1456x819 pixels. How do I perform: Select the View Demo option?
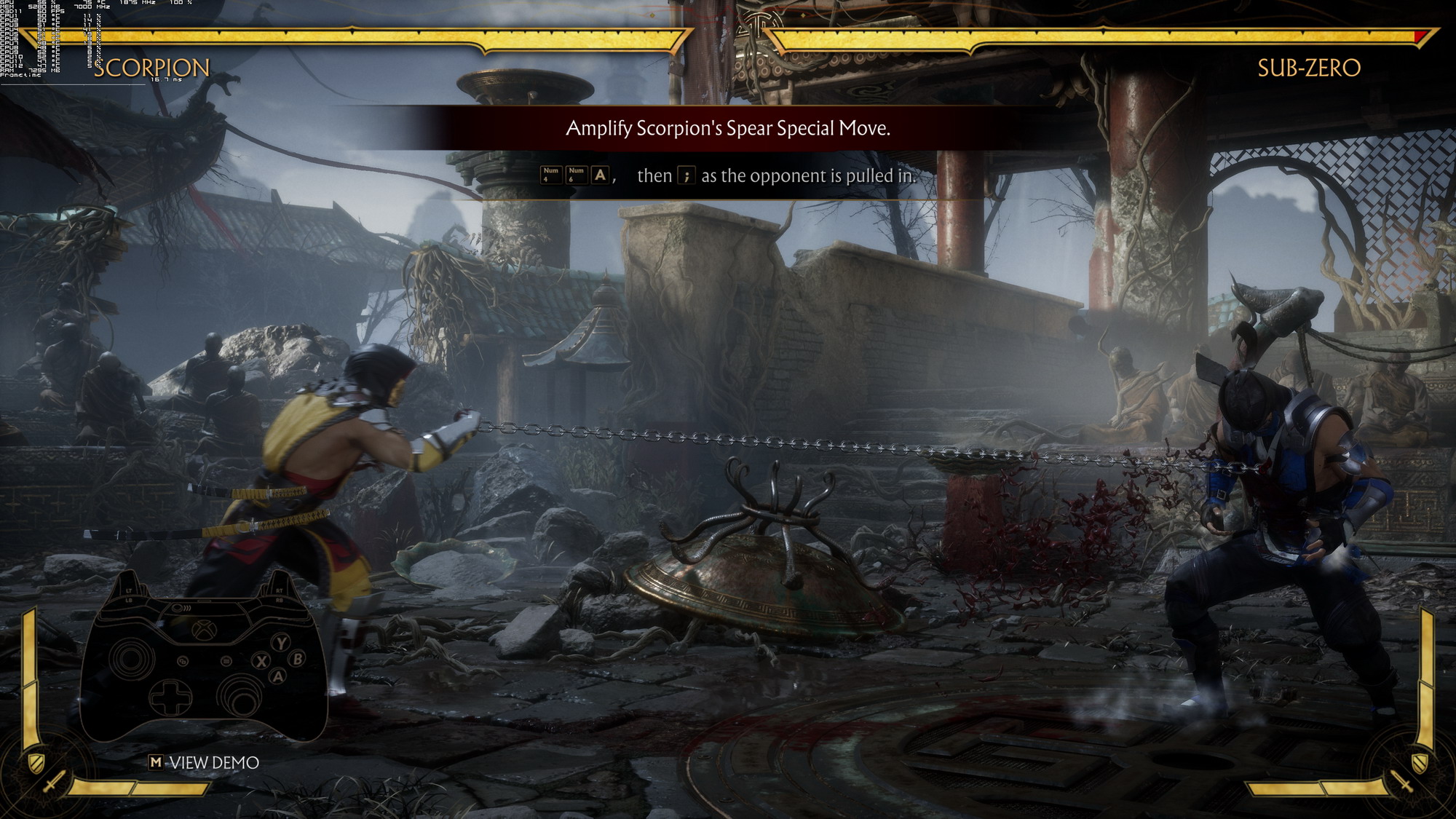[205, 762]
